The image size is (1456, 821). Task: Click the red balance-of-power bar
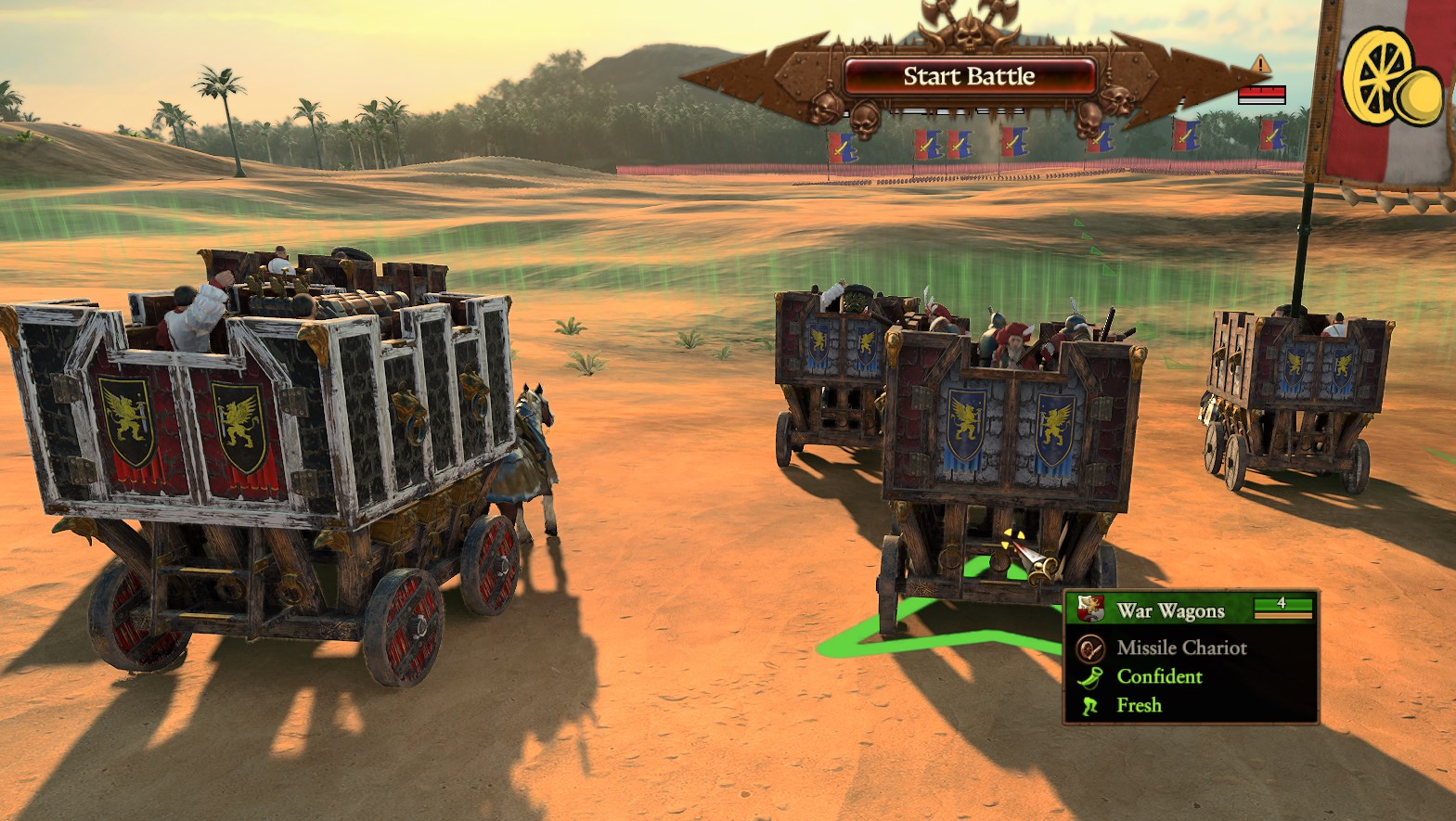1263,92
